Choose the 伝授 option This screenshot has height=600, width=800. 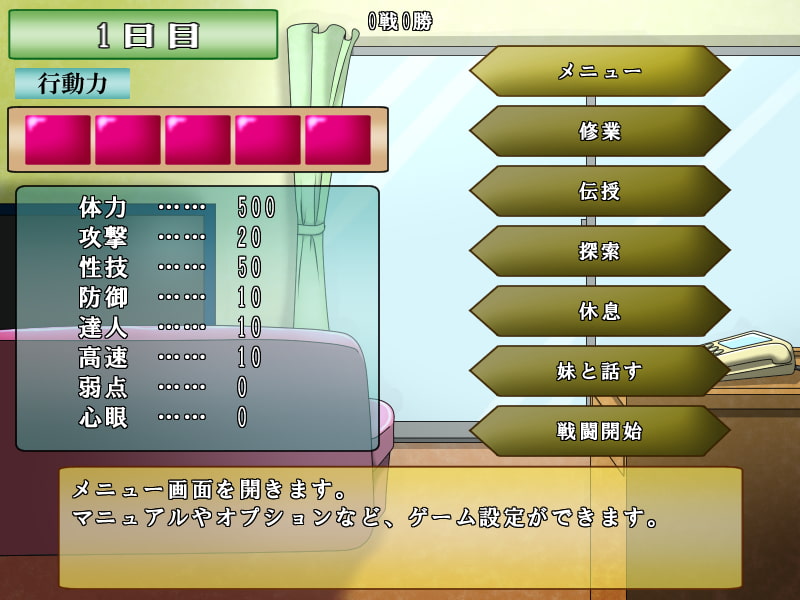[599, 191]
